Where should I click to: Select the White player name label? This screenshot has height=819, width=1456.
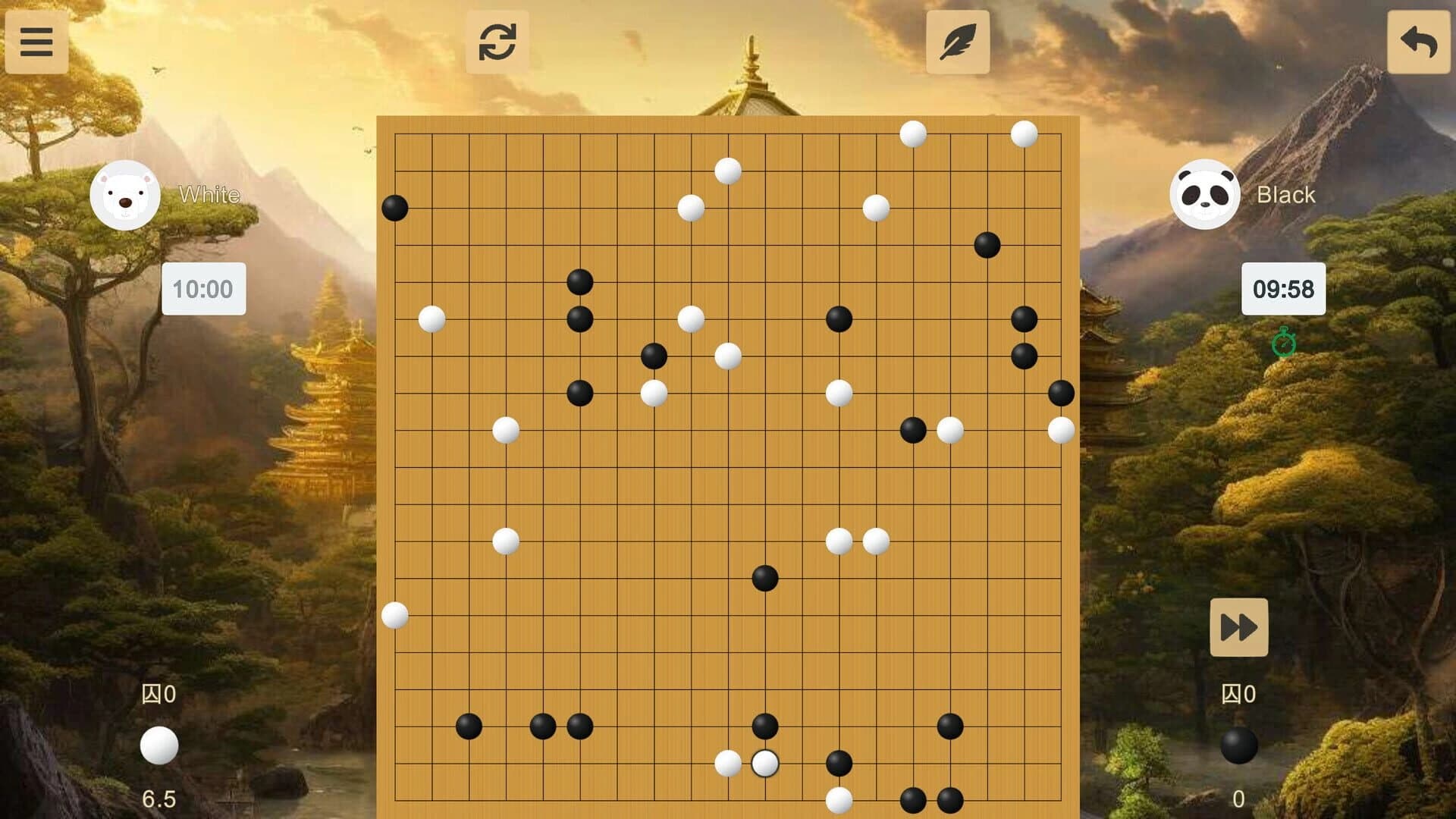coord(208,195)
